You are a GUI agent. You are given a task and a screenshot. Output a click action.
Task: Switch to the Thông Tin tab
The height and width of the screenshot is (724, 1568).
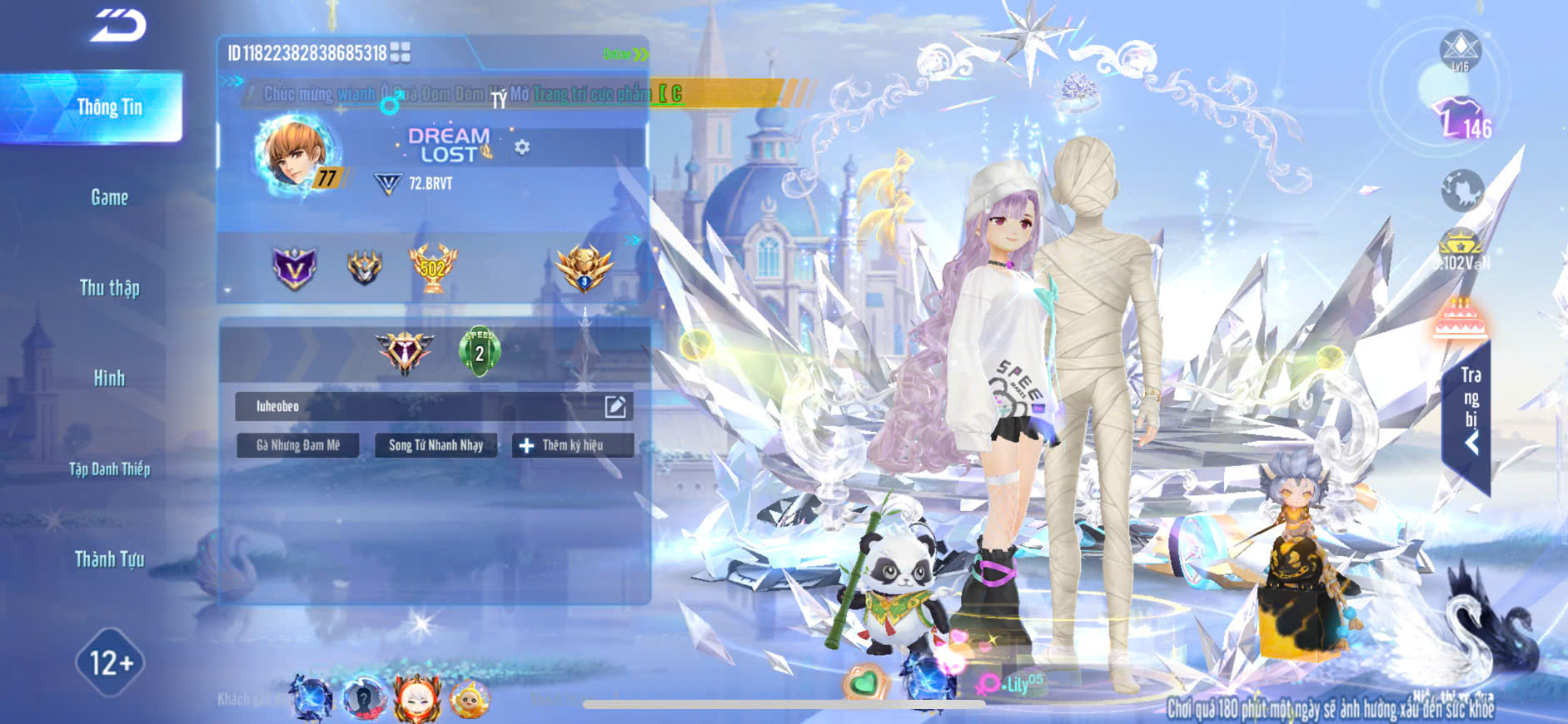109,107
